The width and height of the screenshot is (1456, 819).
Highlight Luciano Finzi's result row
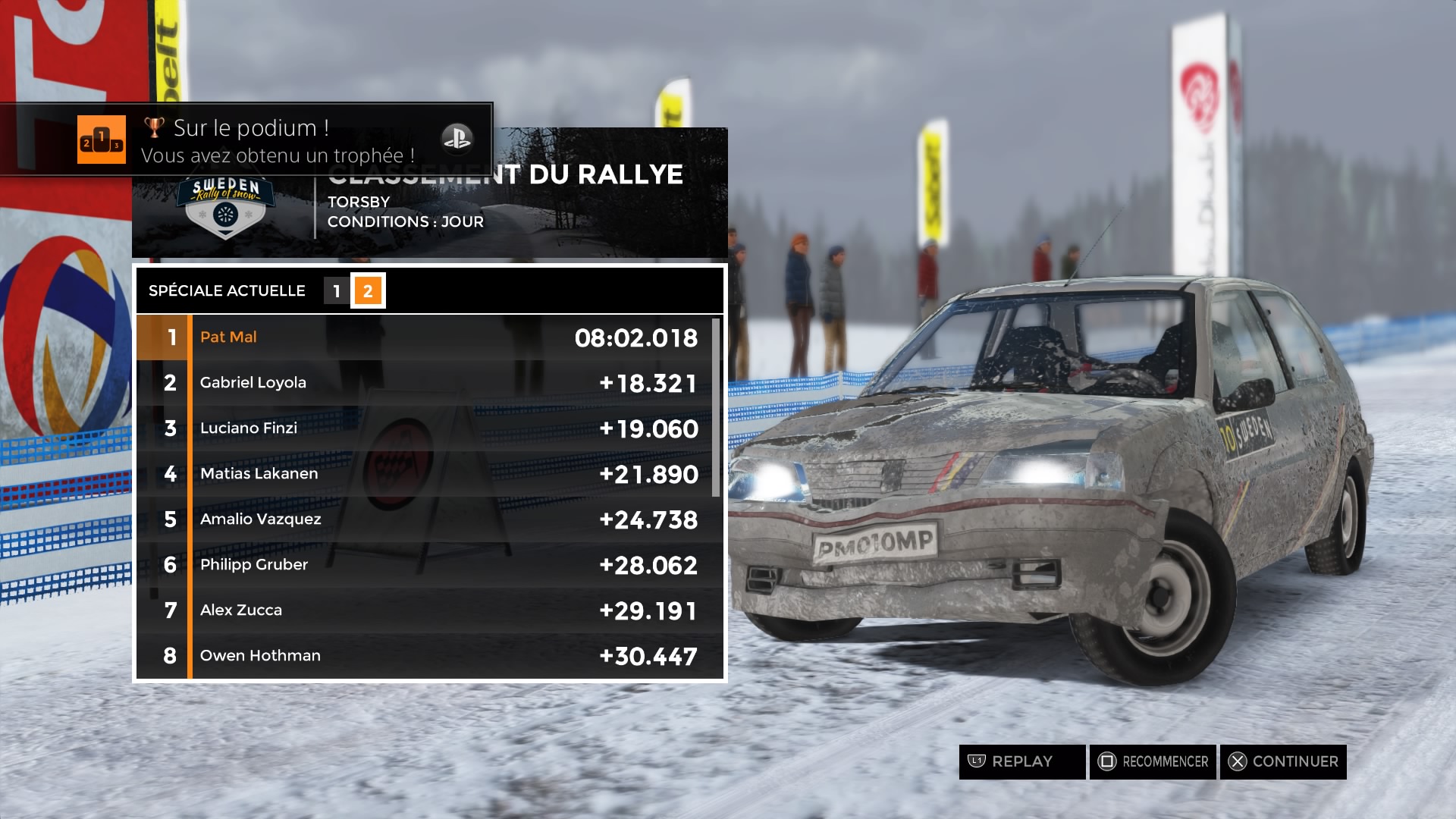pos(425,428)
